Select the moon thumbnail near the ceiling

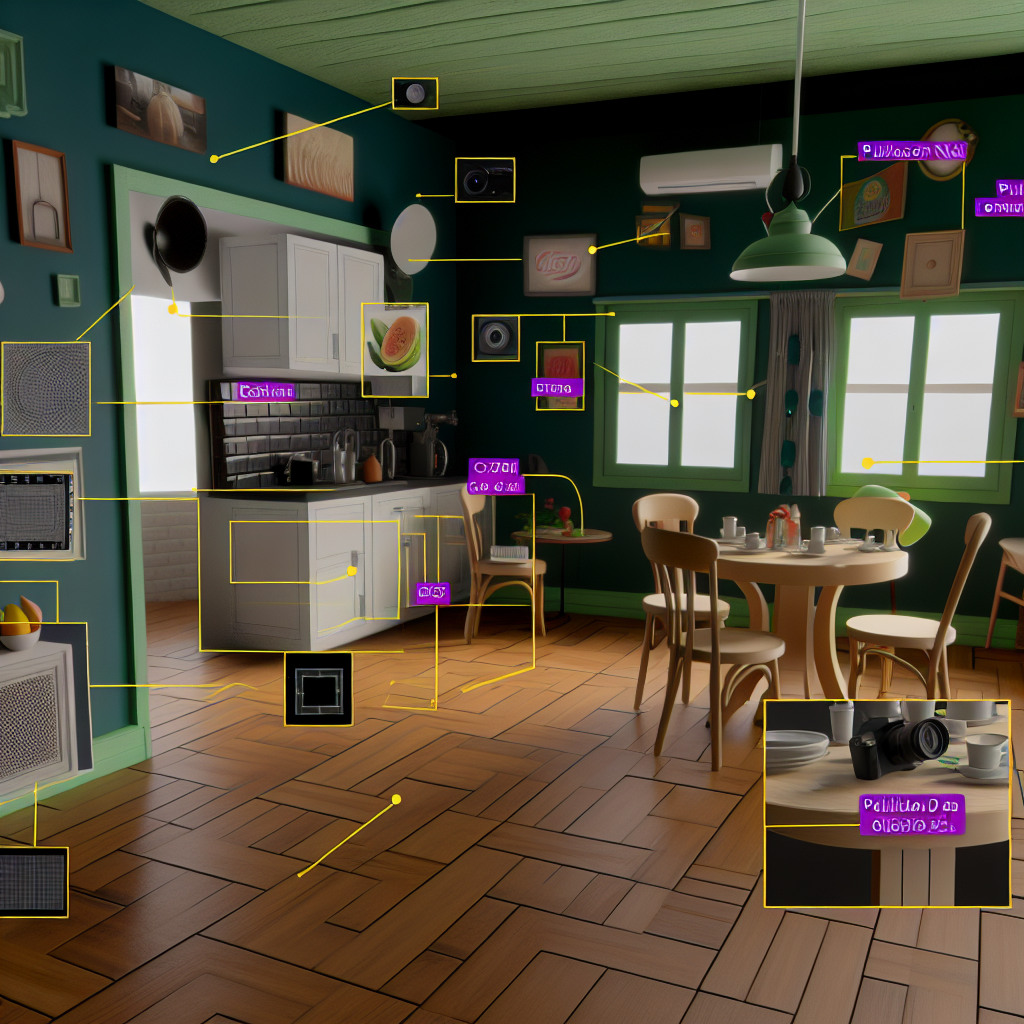point(415,94)
